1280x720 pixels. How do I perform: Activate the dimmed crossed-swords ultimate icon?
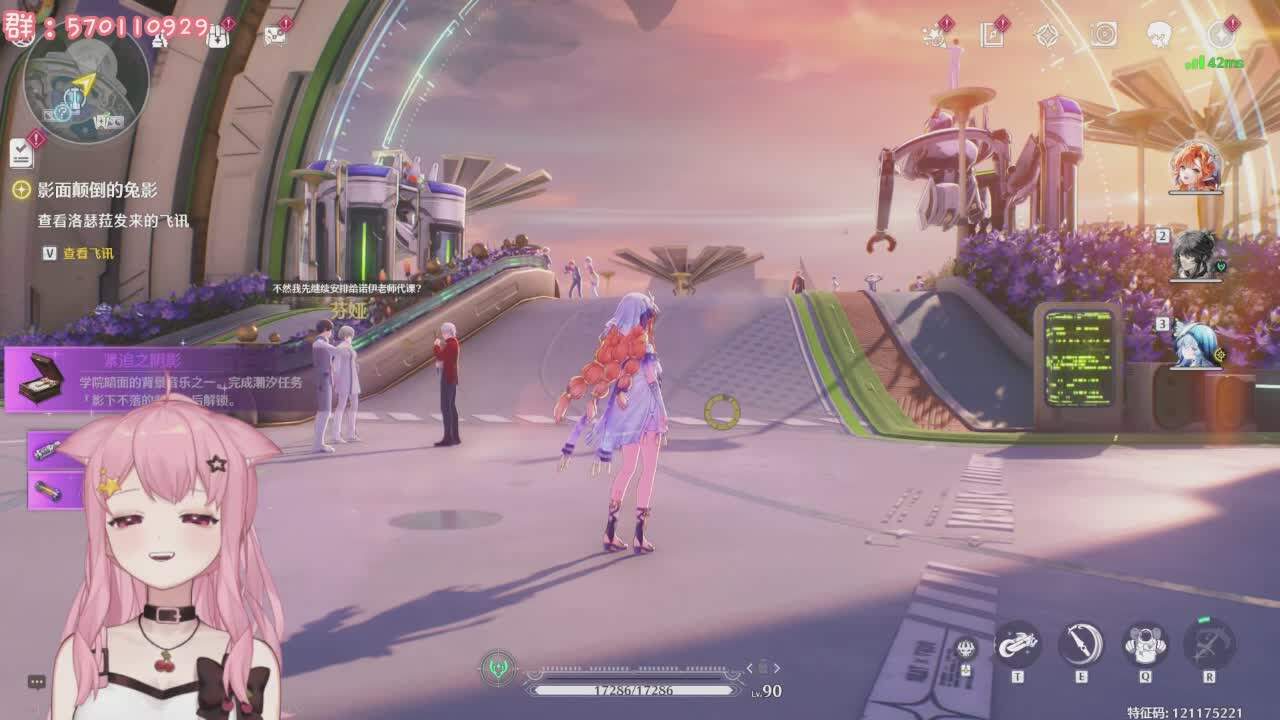pos(1209,644)
